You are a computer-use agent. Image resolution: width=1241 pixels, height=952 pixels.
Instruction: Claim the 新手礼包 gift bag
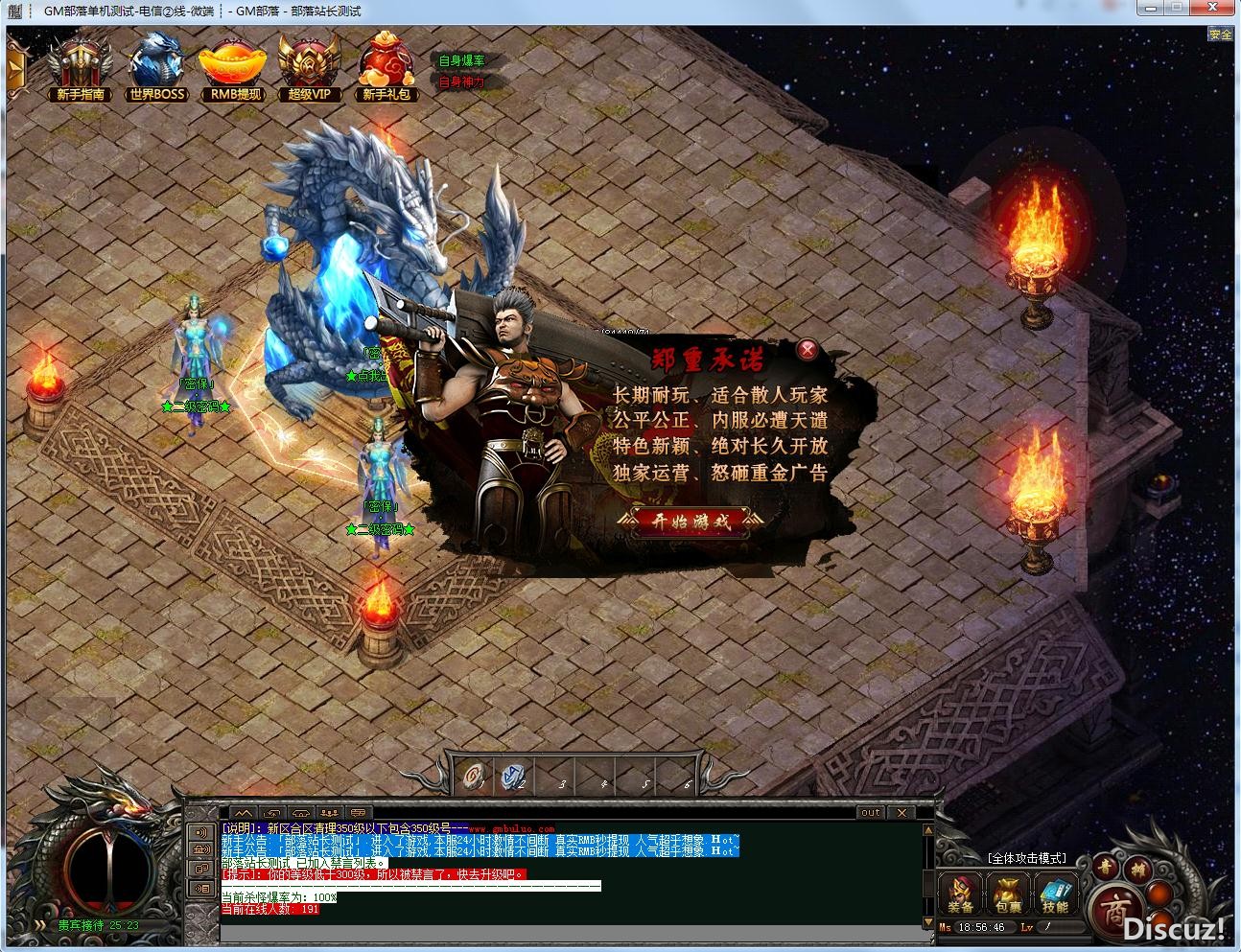(x=386, y=67)
